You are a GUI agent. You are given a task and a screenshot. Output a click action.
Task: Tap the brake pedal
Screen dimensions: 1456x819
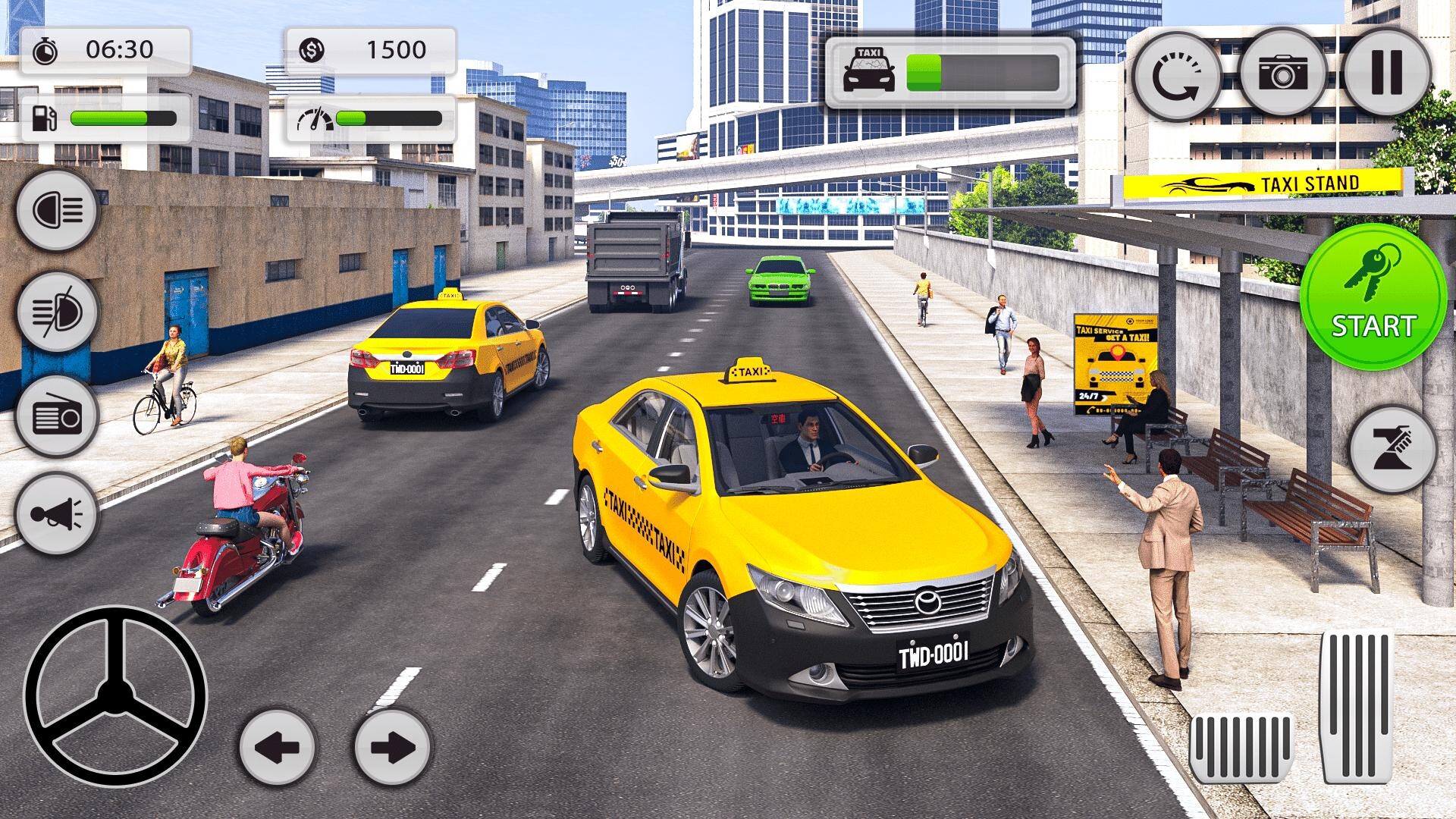pos(1241,747)
